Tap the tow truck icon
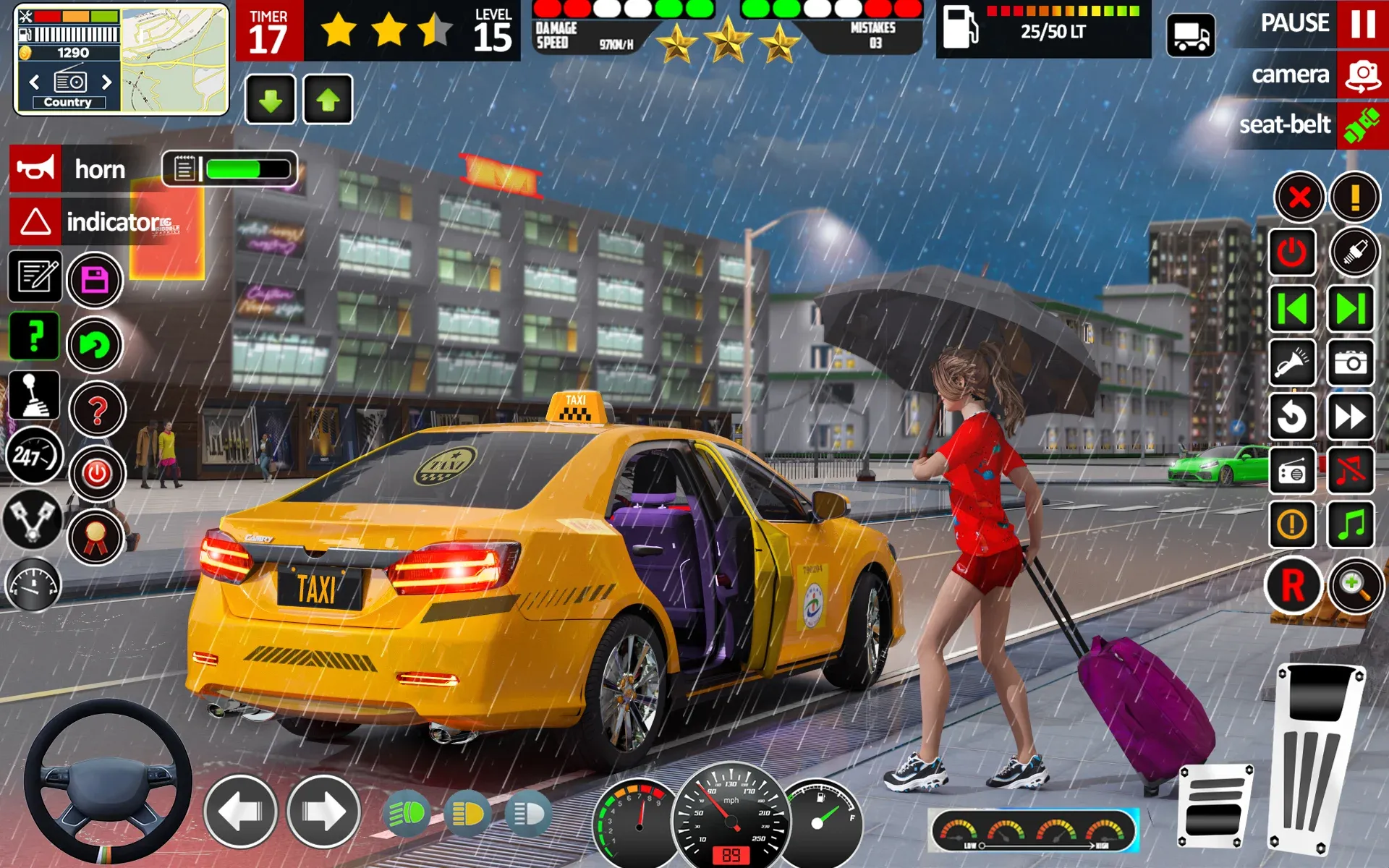Screen dimensions: 1389x868 tap(1190, 35)
